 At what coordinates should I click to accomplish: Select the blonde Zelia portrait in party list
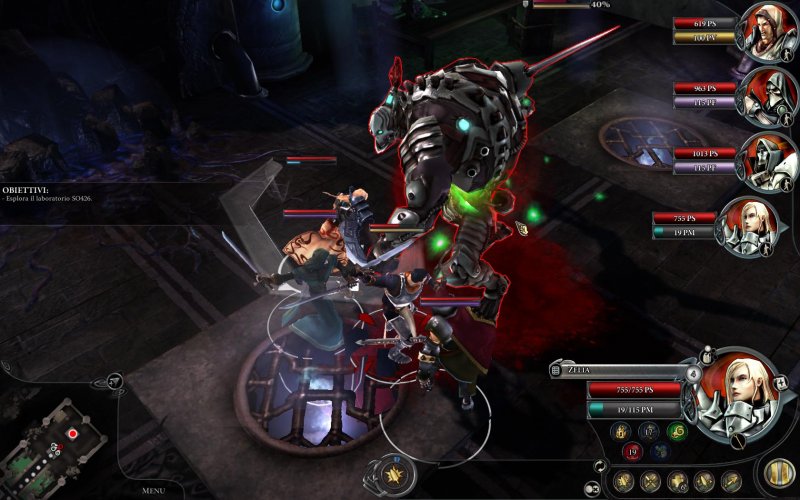(746, 226)
